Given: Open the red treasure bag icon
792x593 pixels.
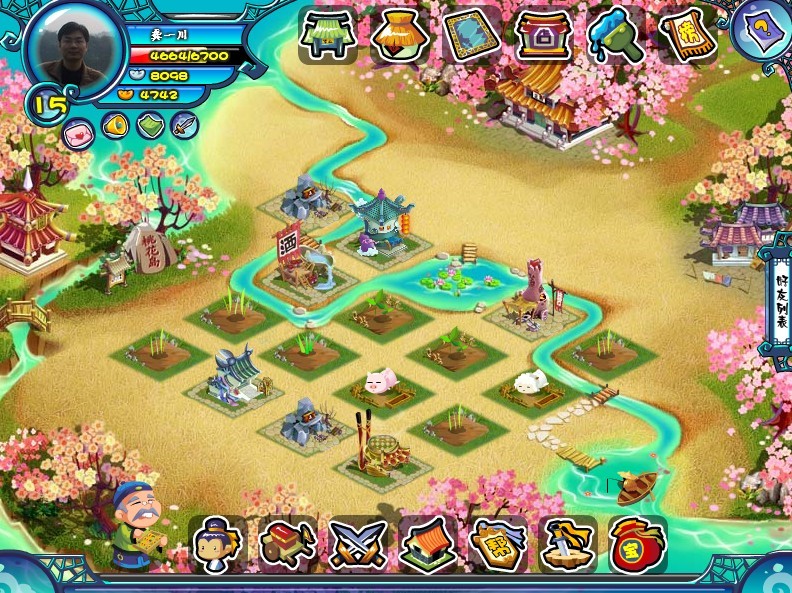Looking at the screenshot, I should click(x=637, y=544).
